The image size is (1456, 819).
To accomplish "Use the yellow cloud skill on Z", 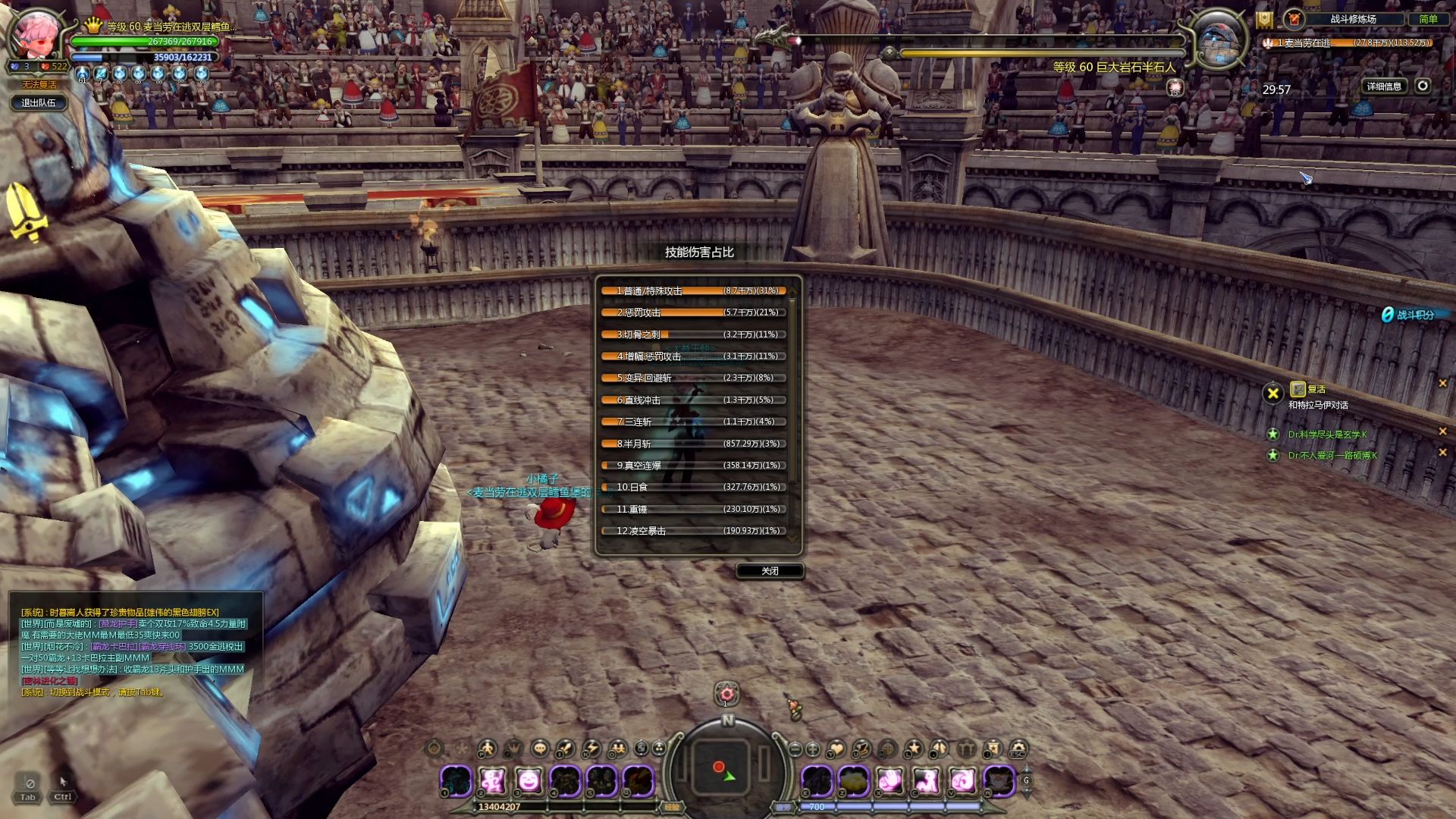I will pyautogui.click(x=854, y=780).
